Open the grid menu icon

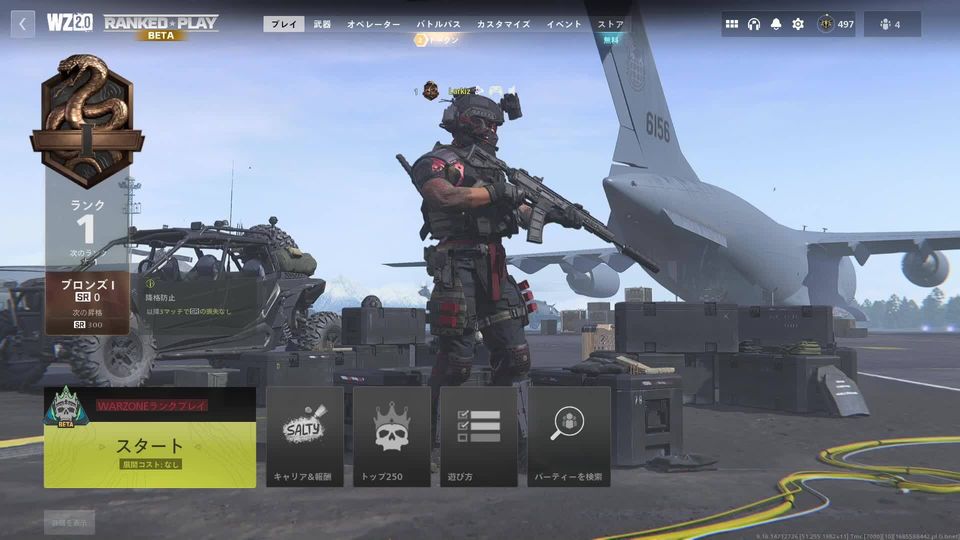click(x=732, y=24)
